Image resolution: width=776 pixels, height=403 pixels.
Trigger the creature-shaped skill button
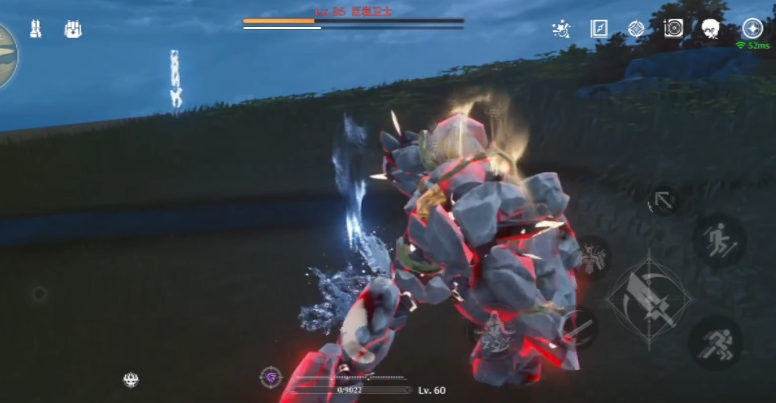click(x=593, y=259)
